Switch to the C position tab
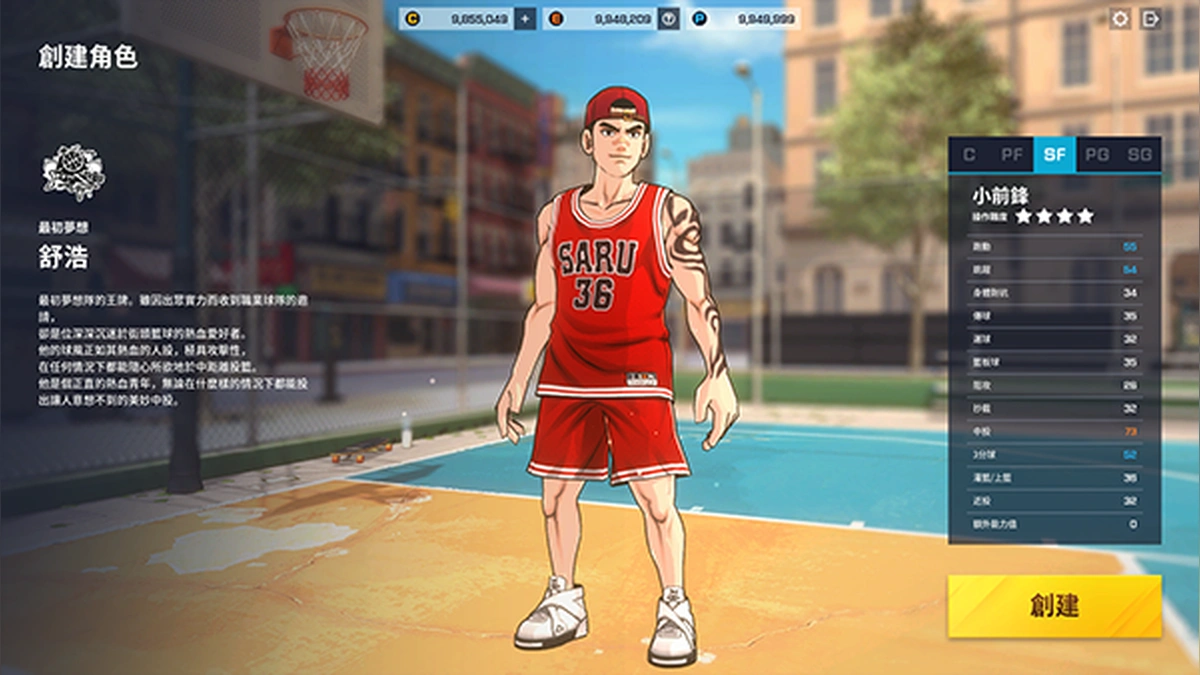Screen dimensions: 1200x675 (x=969, y=154)
